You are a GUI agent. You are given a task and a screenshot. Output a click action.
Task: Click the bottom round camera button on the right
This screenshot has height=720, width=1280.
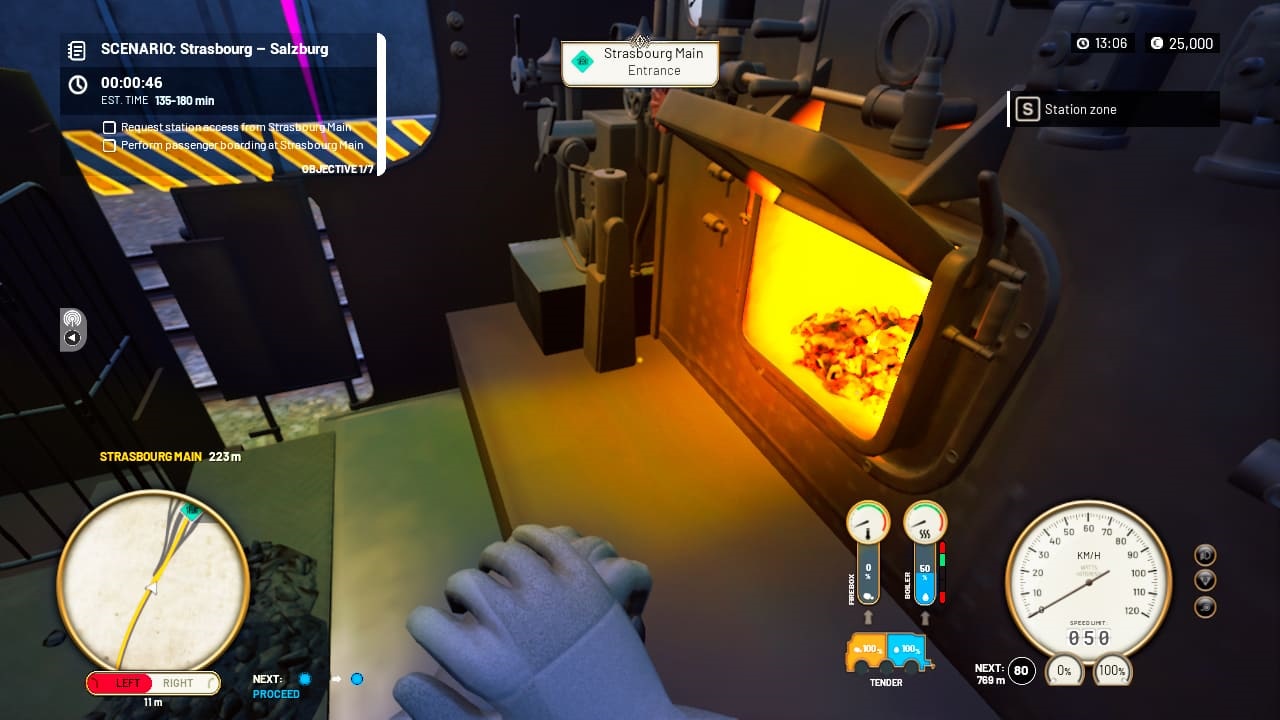pos(1203,604)
